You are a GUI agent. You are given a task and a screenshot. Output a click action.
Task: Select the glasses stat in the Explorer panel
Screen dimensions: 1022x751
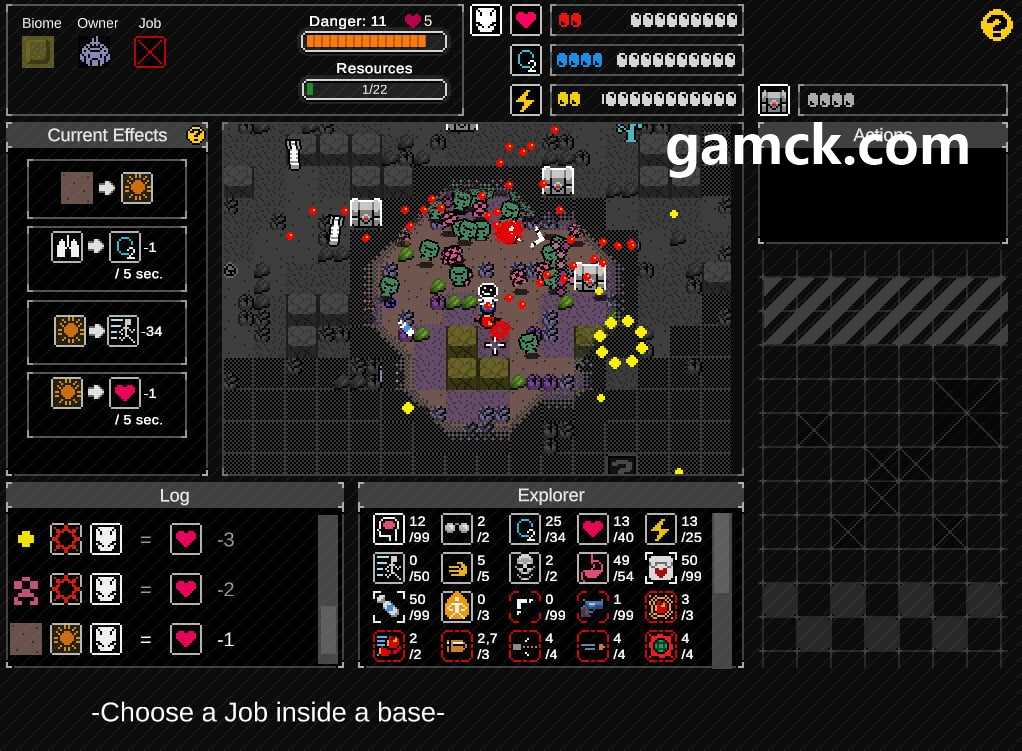456,529
